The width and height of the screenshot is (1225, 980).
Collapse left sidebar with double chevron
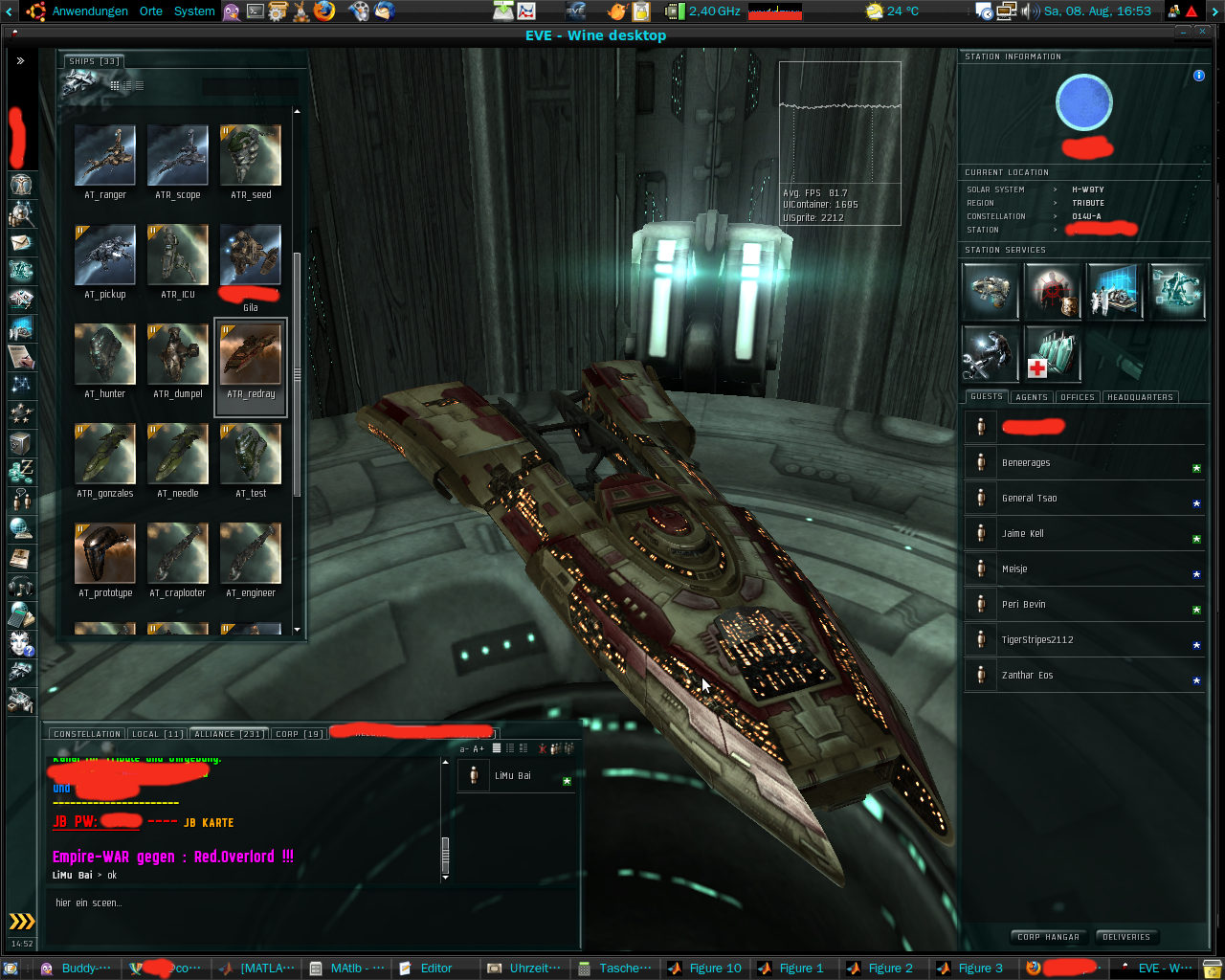tap(20, 59)
